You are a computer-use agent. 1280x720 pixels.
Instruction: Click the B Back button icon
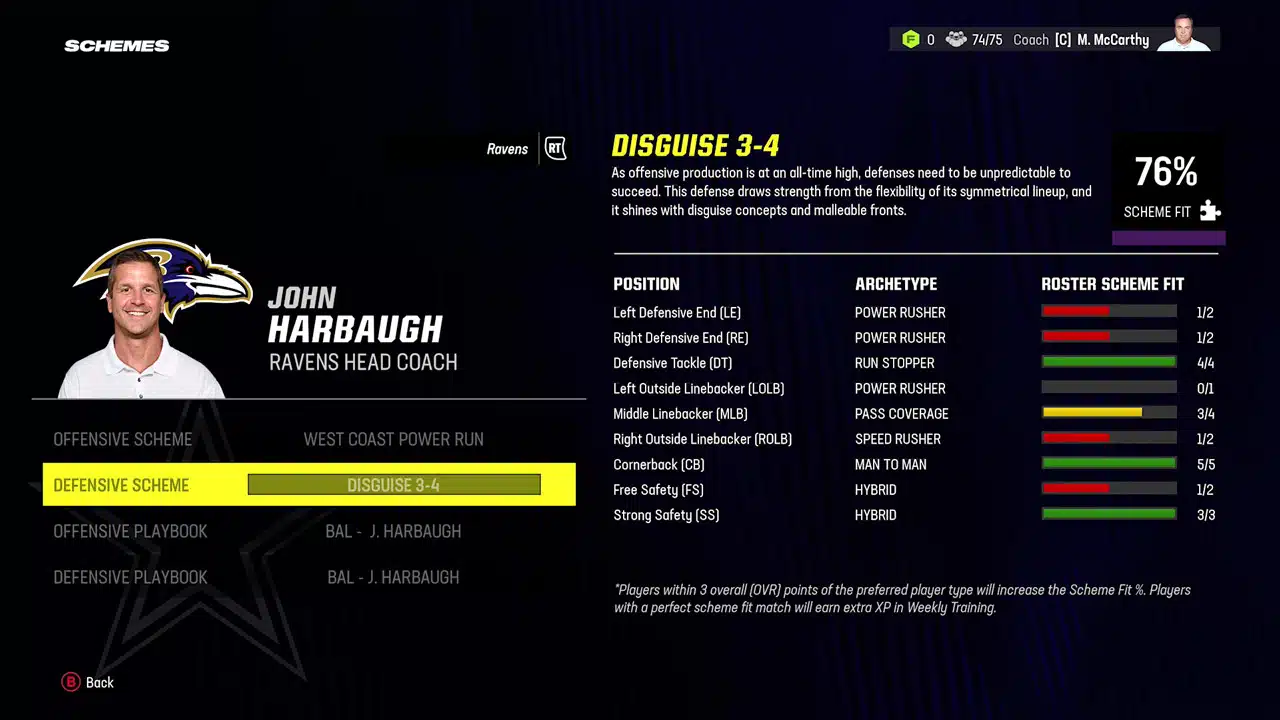(71, 682)
